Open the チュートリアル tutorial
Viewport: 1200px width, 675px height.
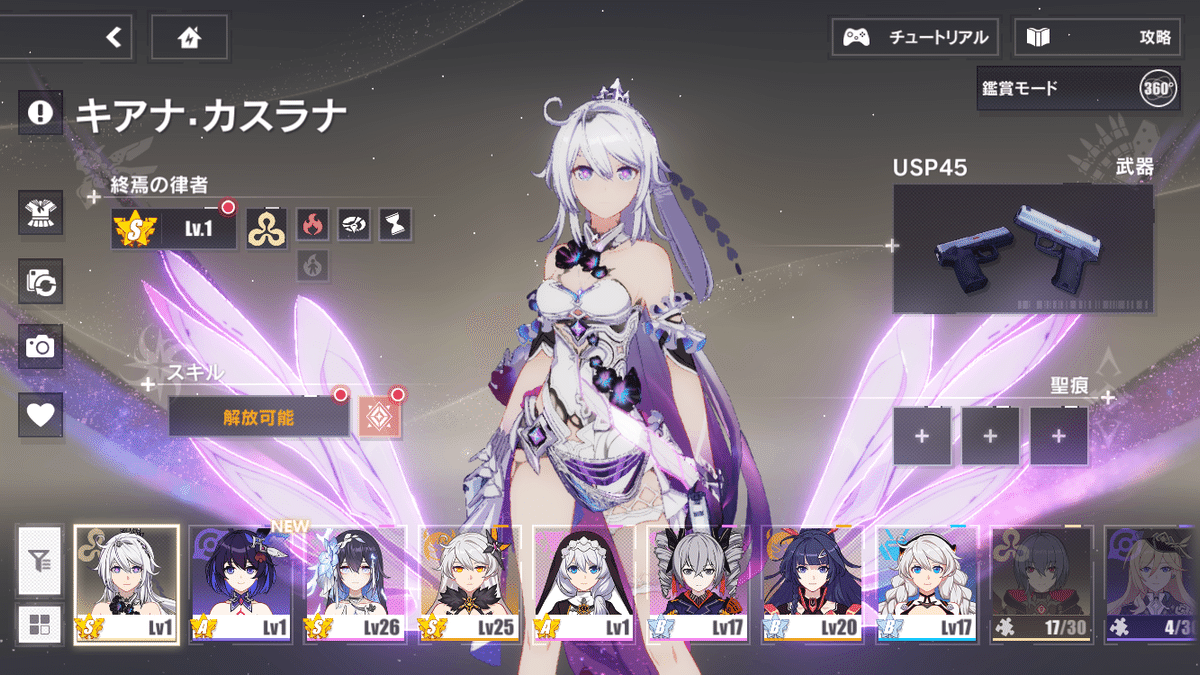click(x=915, y=38)
